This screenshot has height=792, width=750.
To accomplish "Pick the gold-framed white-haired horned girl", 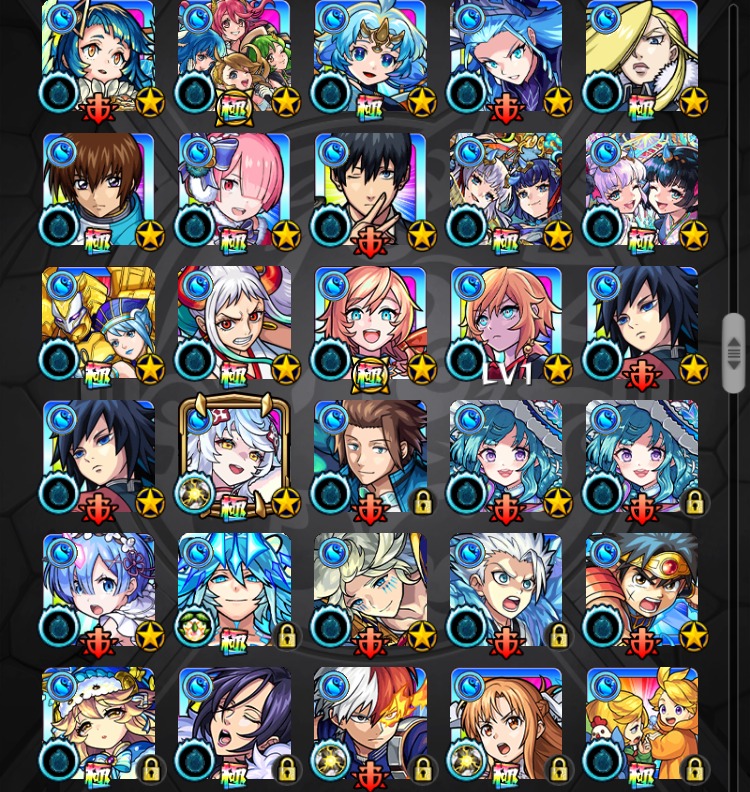I will (235, 457).
